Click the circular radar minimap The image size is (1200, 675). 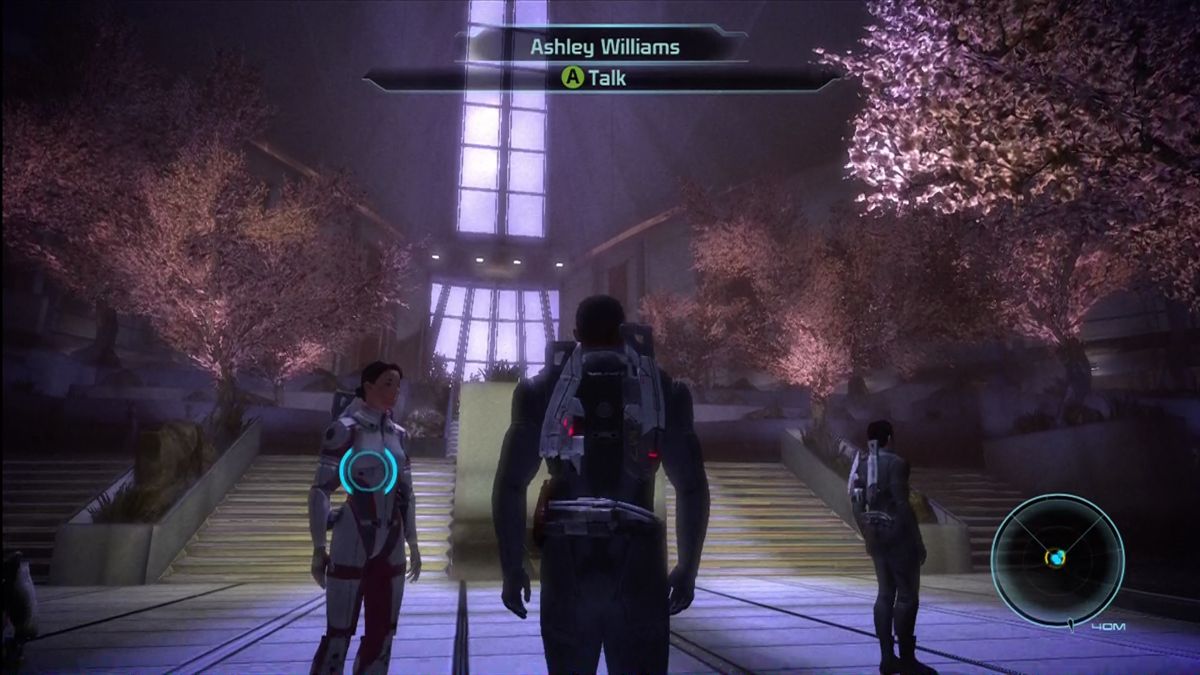[1057, 558]
